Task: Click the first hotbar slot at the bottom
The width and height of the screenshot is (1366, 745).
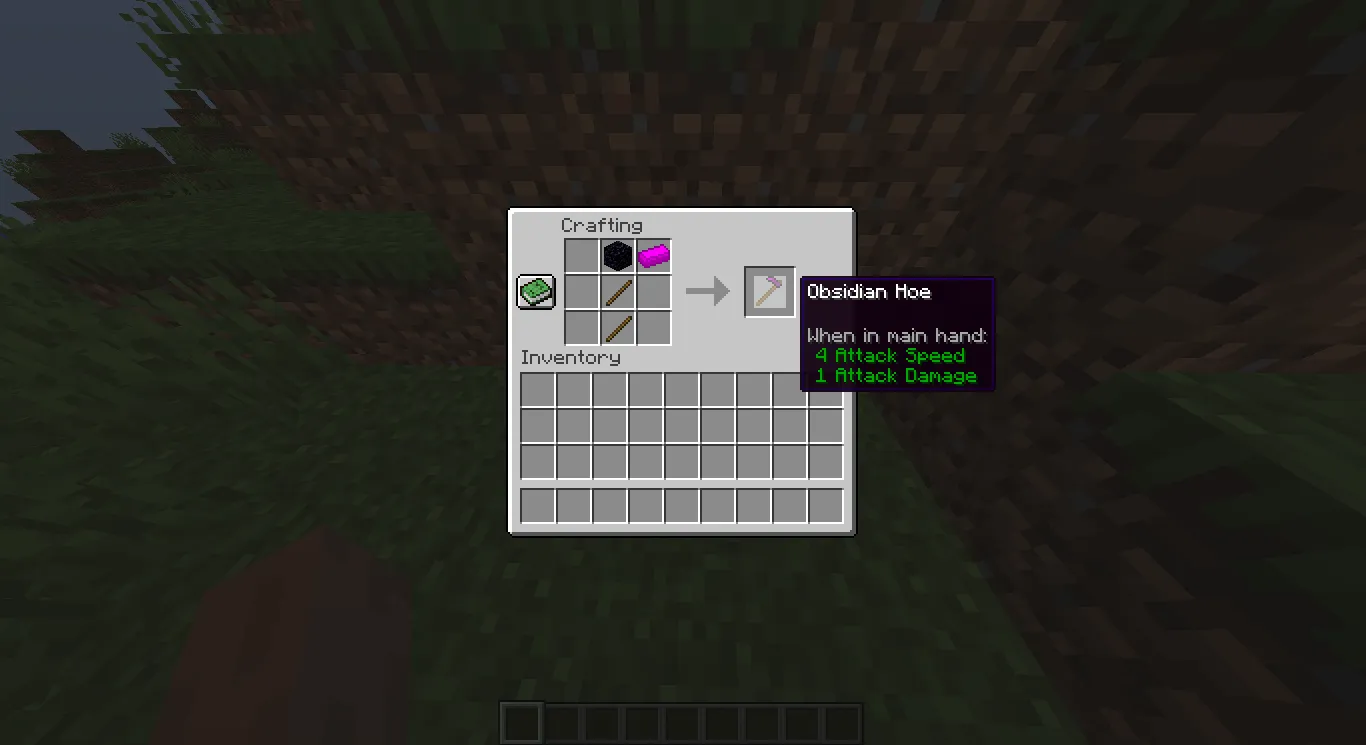Action: click(520, 722)
